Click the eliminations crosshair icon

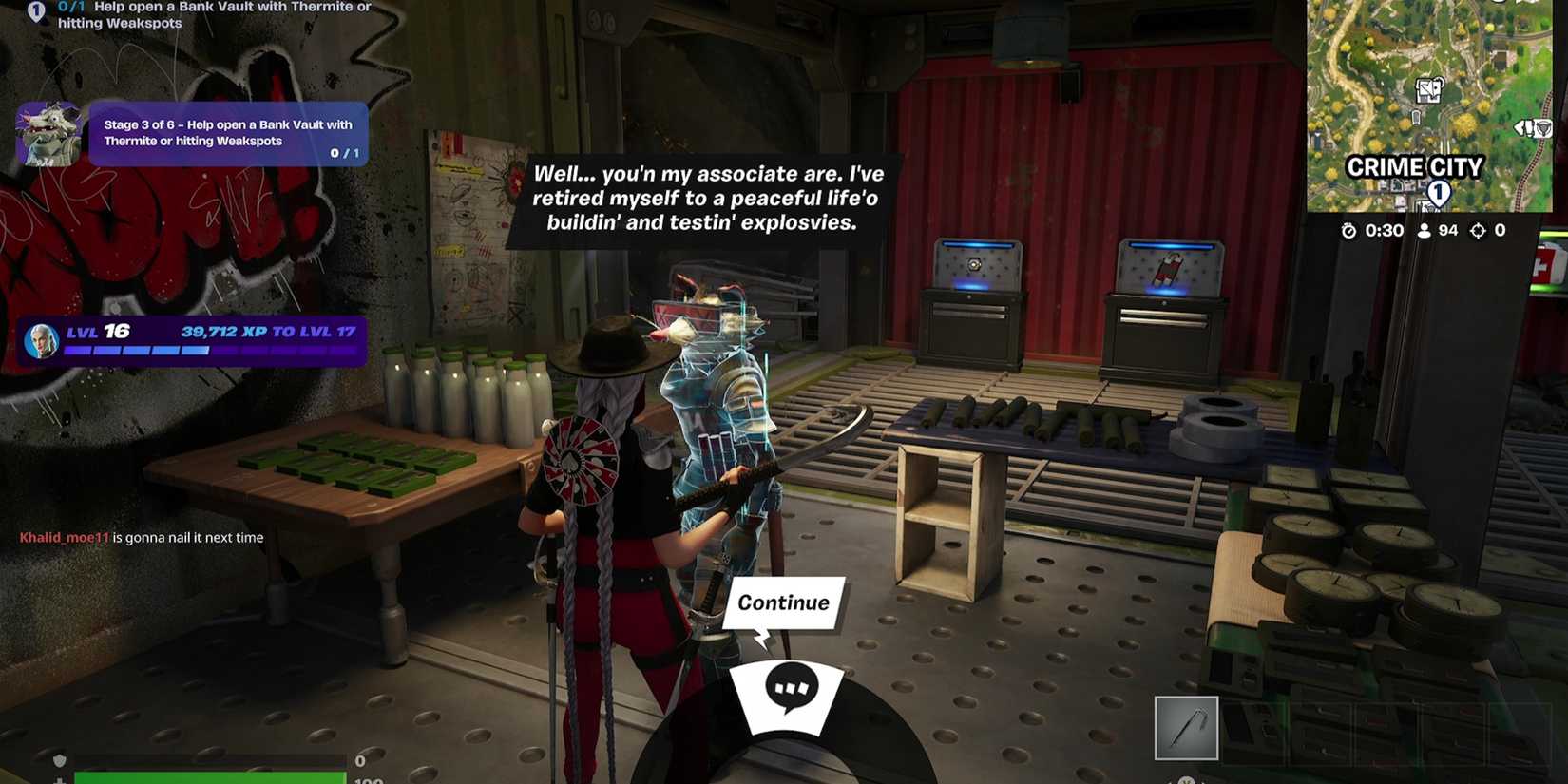coord(1478,229)
